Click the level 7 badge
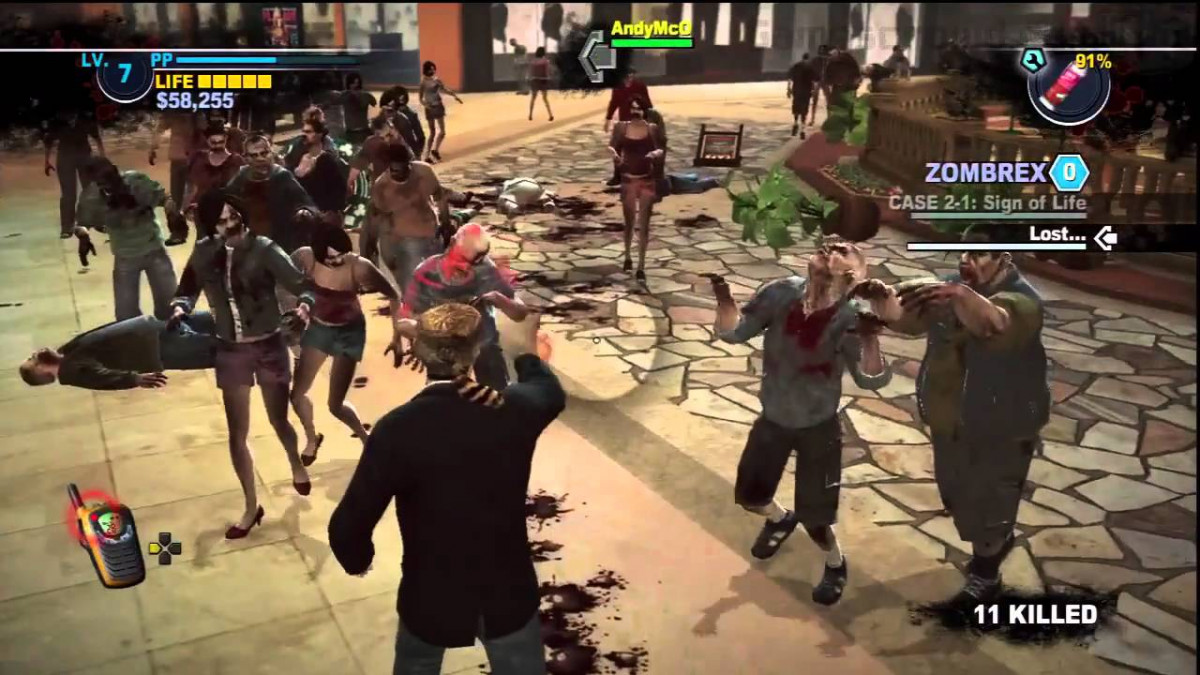Screen dimensions: 1200x675 (x=124, y=76)
